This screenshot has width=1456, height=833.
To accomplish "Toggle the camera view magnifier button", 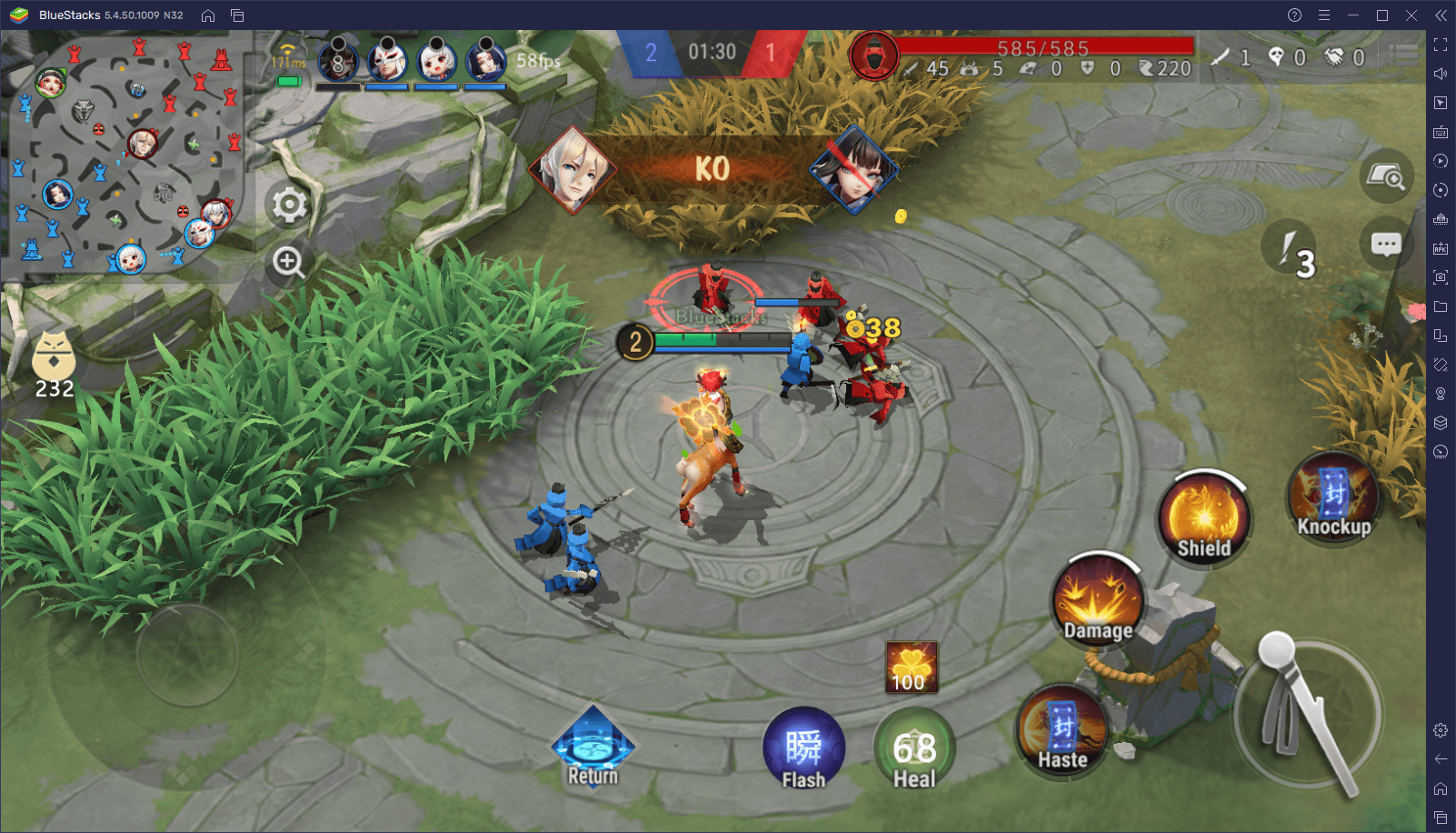I will point(1386,175).
